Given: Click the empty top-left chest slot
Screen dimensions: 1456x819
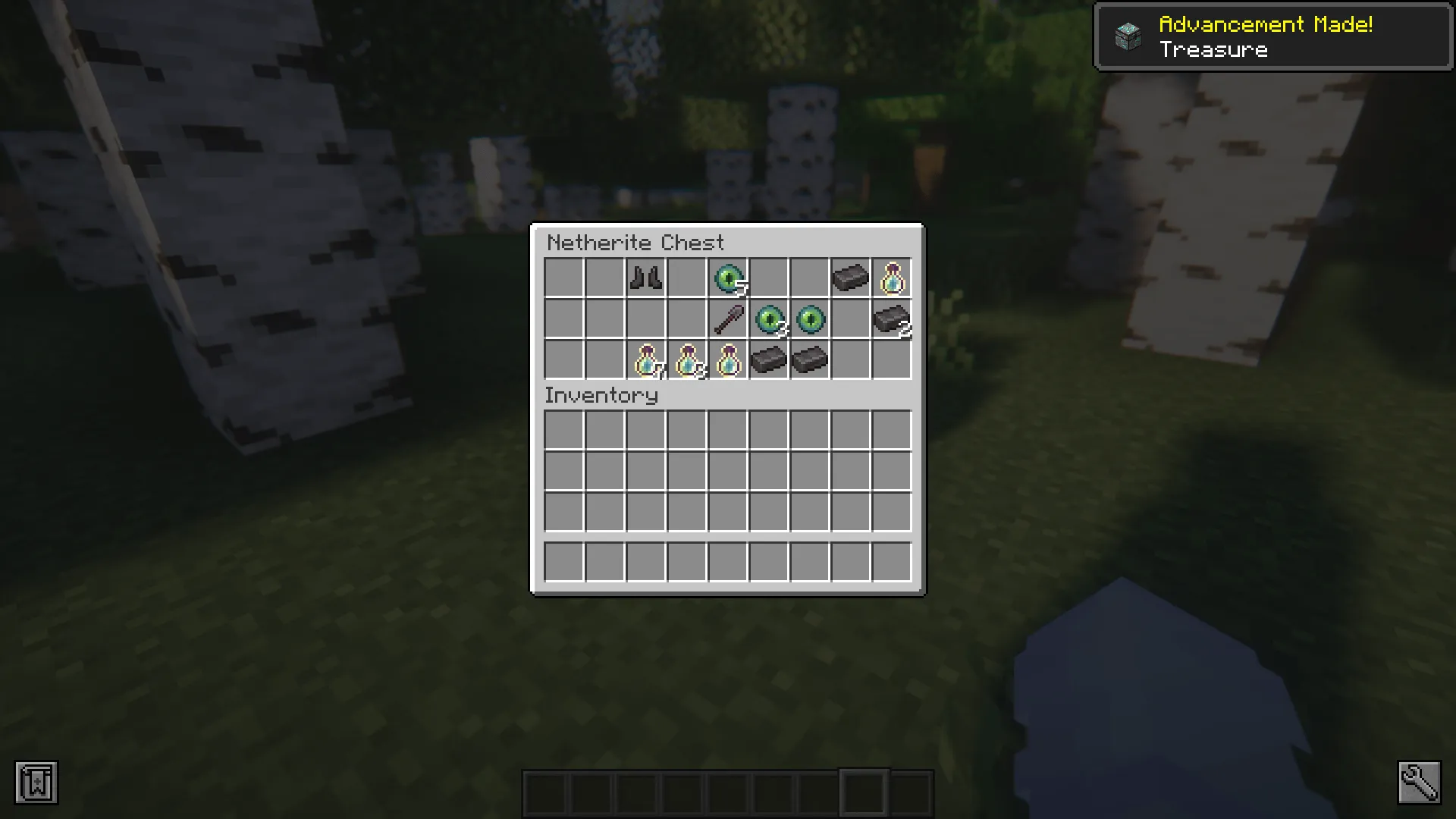Looking at the screenshot, I should (563, 279).
